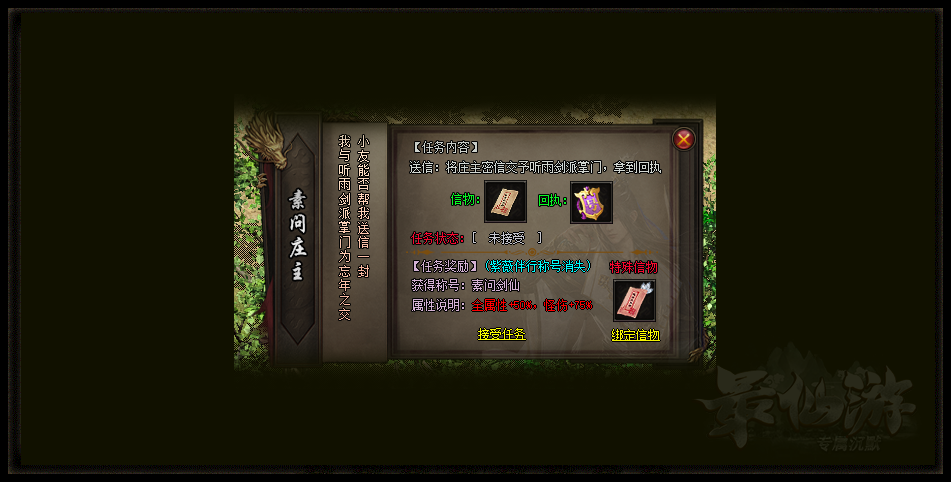Click the 绑定信物 link
The image size is (951, 482).
[x=636, y=336]
